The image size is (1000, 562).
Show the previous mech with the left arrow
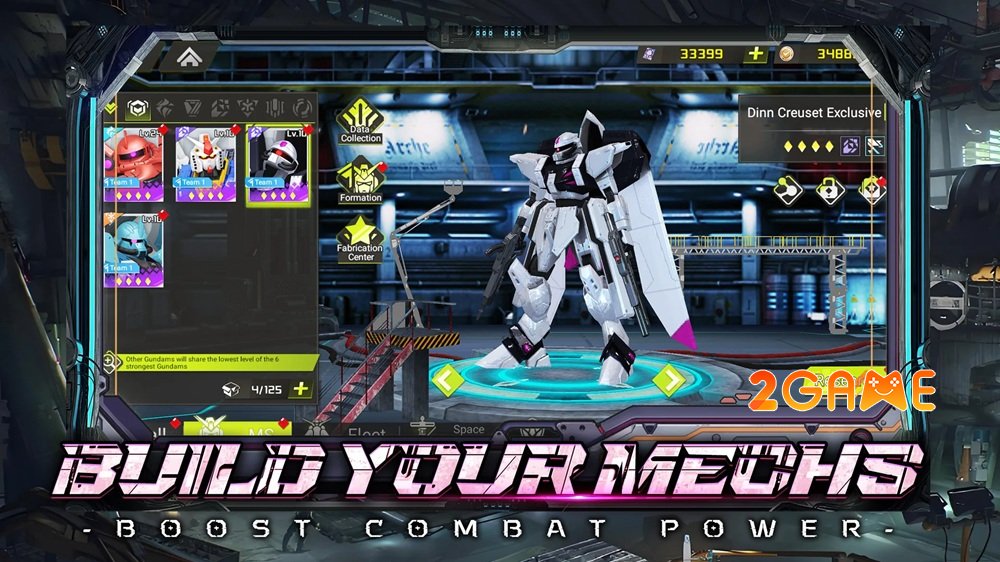coord(447,379)
